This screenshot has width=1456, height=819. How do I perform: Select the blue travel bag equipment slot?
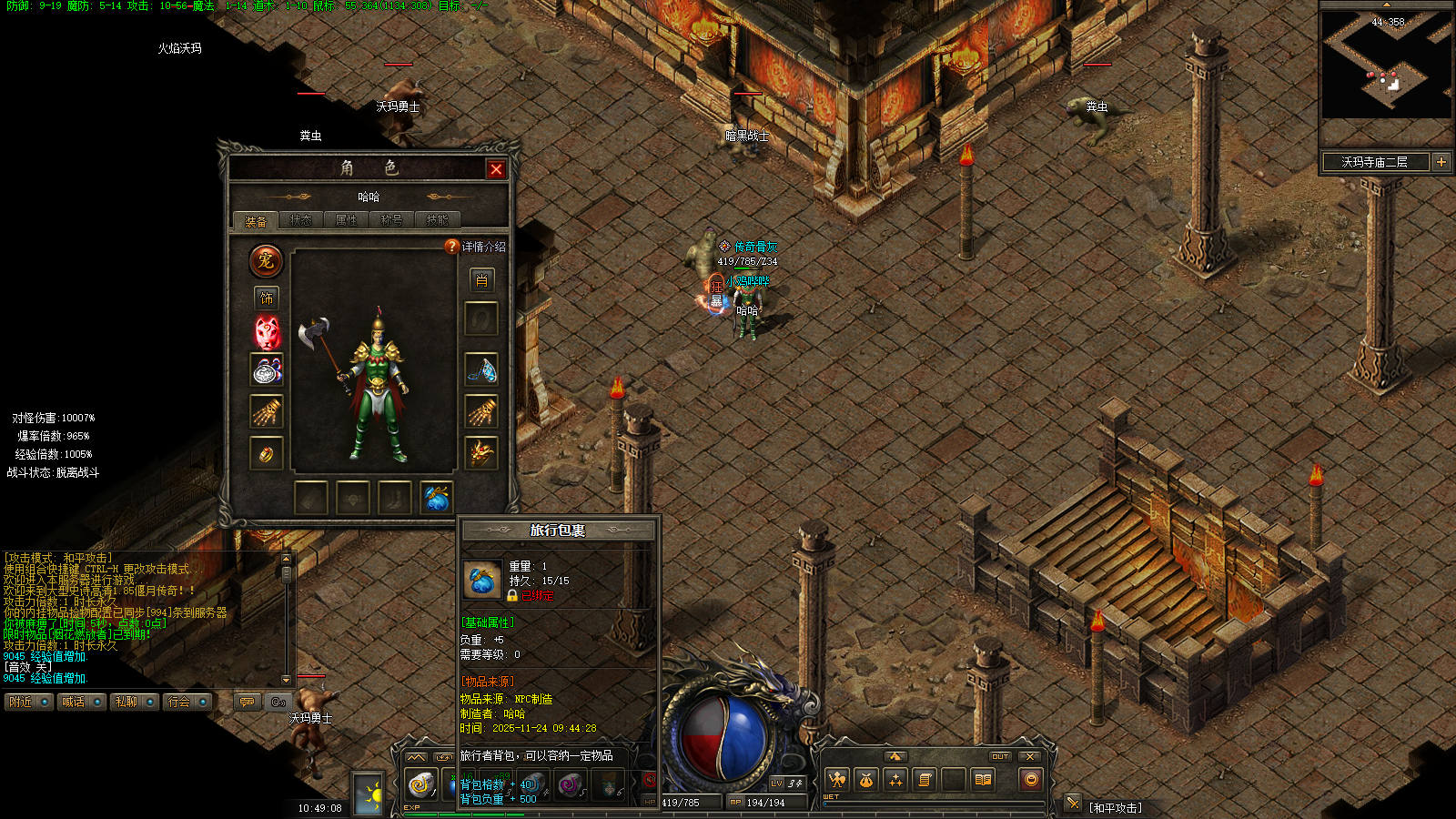[x=436, y=498]
